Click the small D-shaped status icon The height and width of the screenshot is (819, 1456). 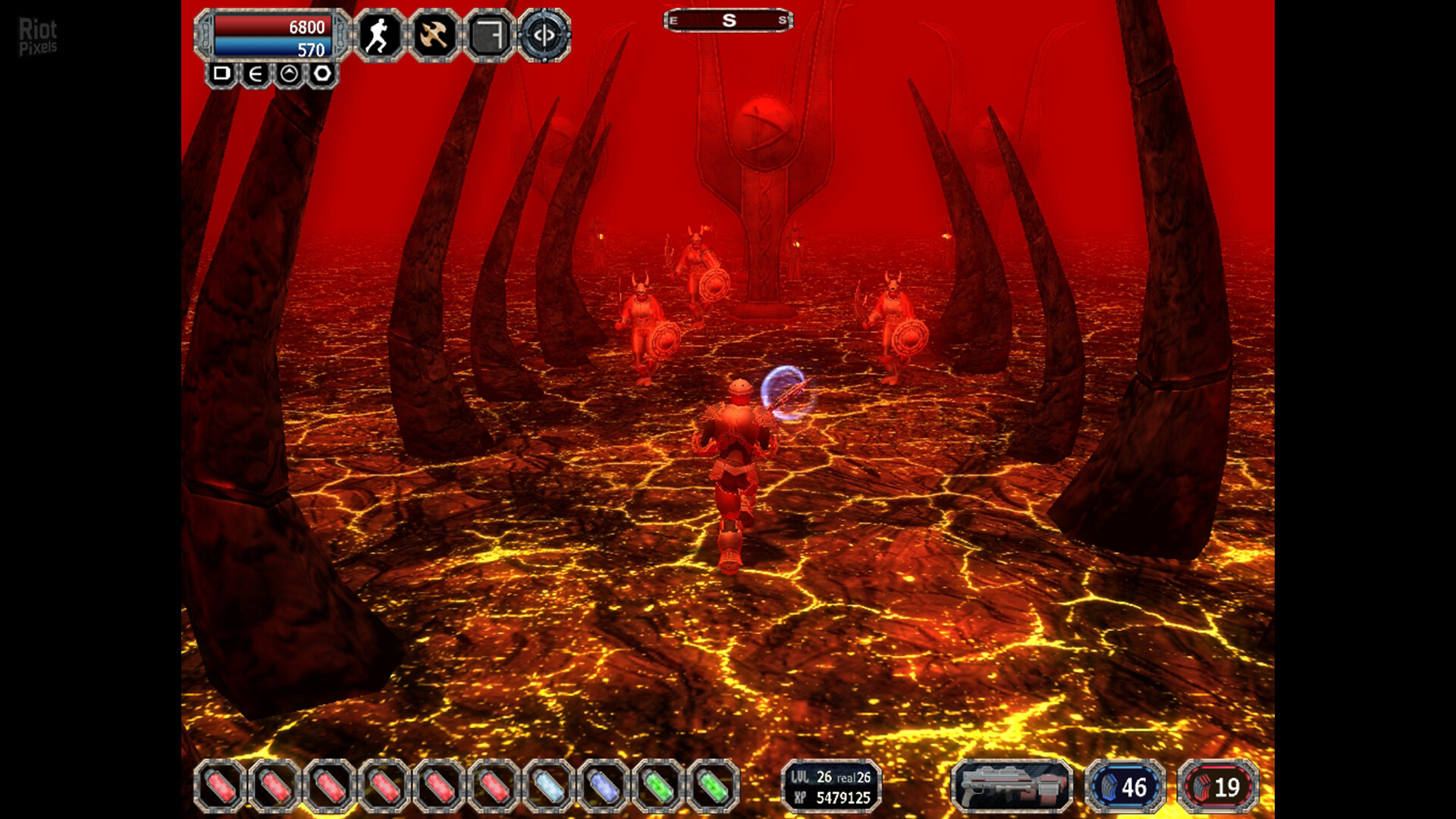(221, 74)
